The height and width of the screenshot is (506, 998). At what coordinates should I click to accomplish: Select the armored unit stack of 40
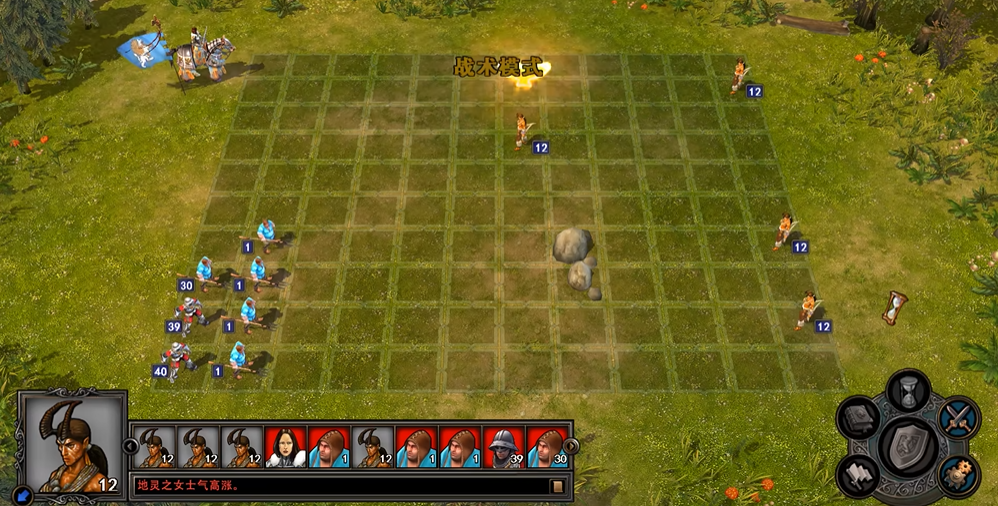click(179, 360)
